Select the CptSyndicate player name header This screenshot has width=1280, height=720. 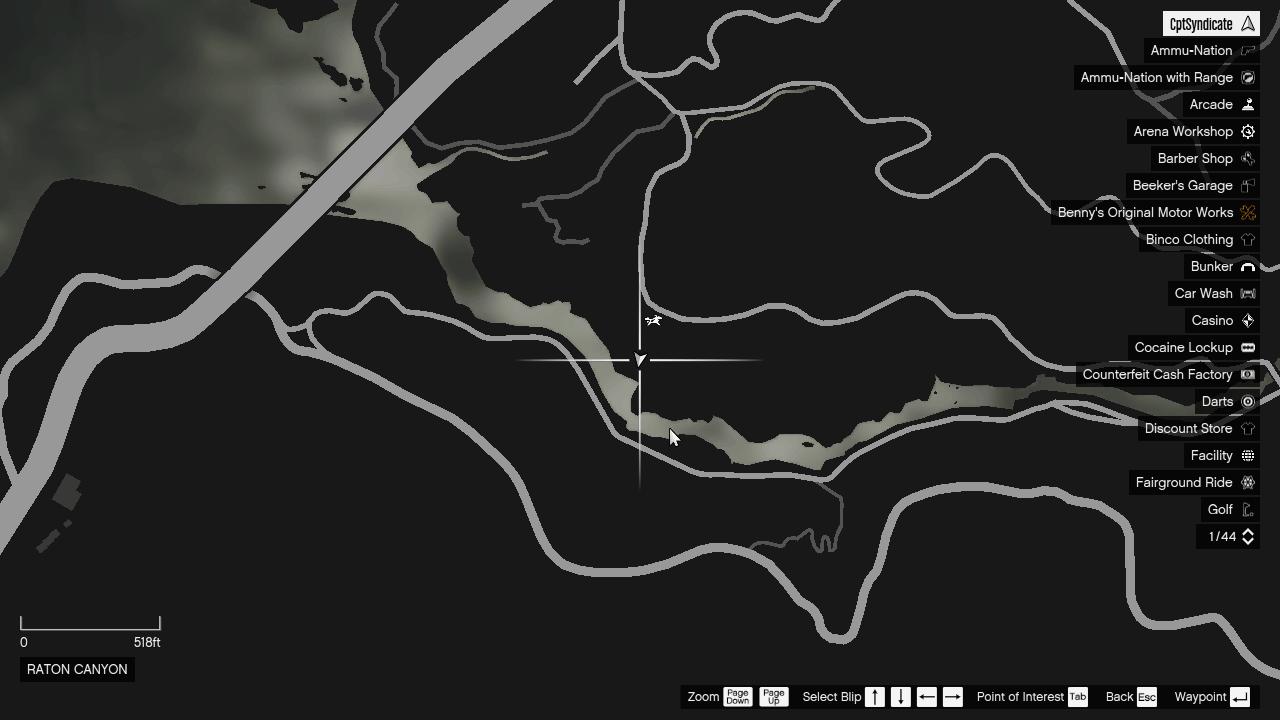click(1210, 22)
